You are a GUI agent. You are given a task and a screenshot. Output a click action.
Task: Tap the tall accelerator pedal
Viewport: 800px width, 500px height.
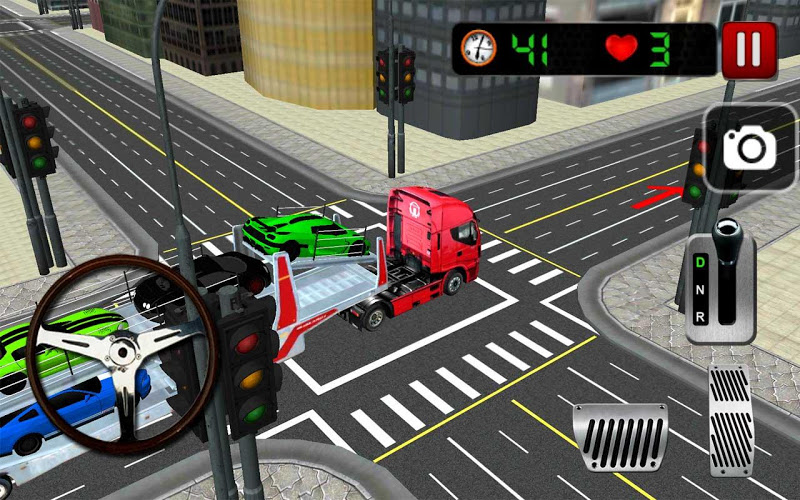731,418
